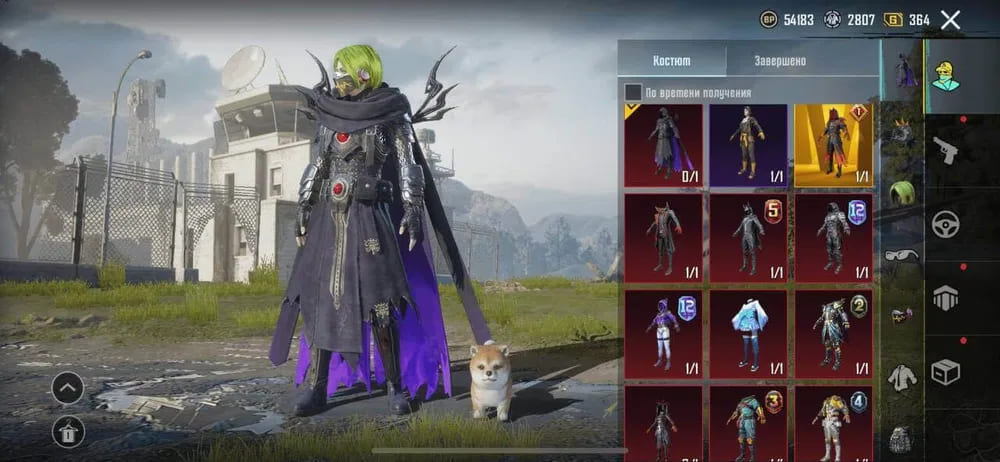Close the wardrobe with the X button
This screenshot has height=462, width=1000.
point(951,19)
